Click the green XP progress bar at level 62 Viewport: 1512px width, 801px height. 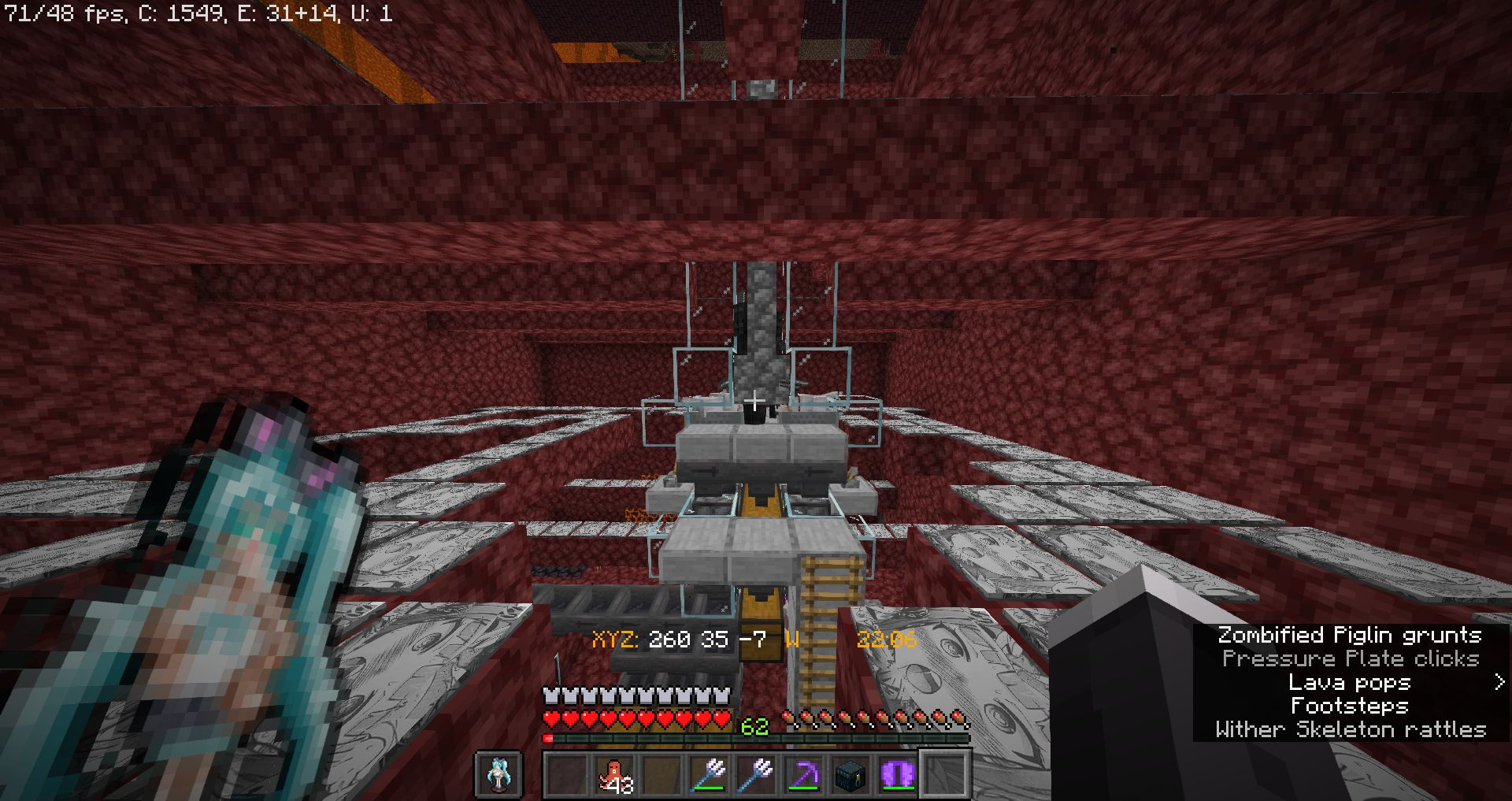[756, 737]
